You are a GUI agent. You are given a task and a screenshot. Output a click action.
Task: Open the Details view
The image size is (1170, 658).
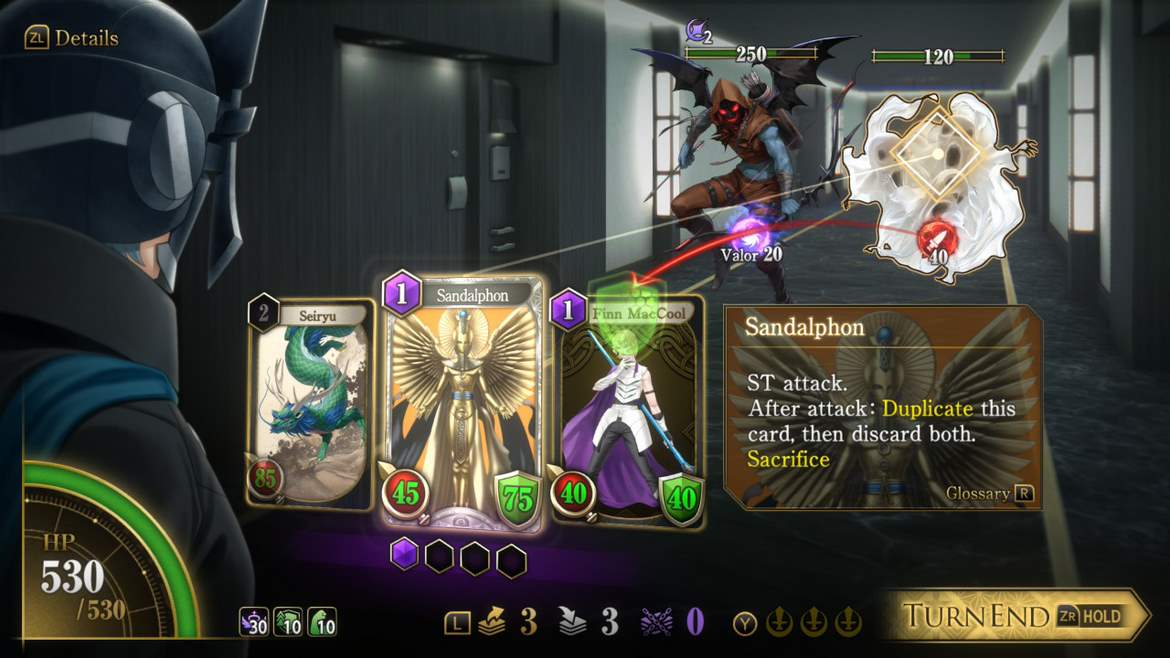click(x=72, y=38)
